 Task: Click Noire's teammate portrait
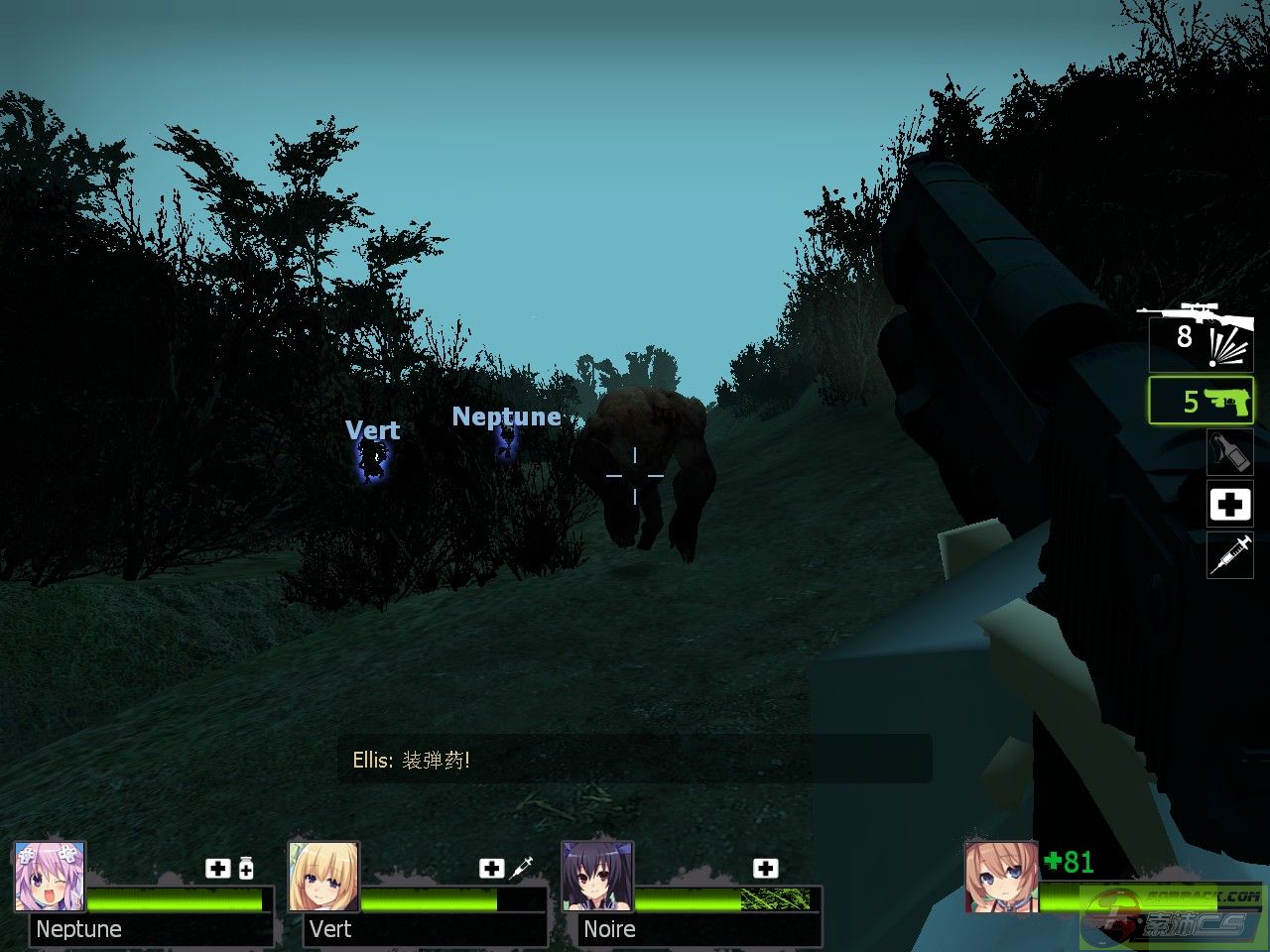(x=597, y=877)
